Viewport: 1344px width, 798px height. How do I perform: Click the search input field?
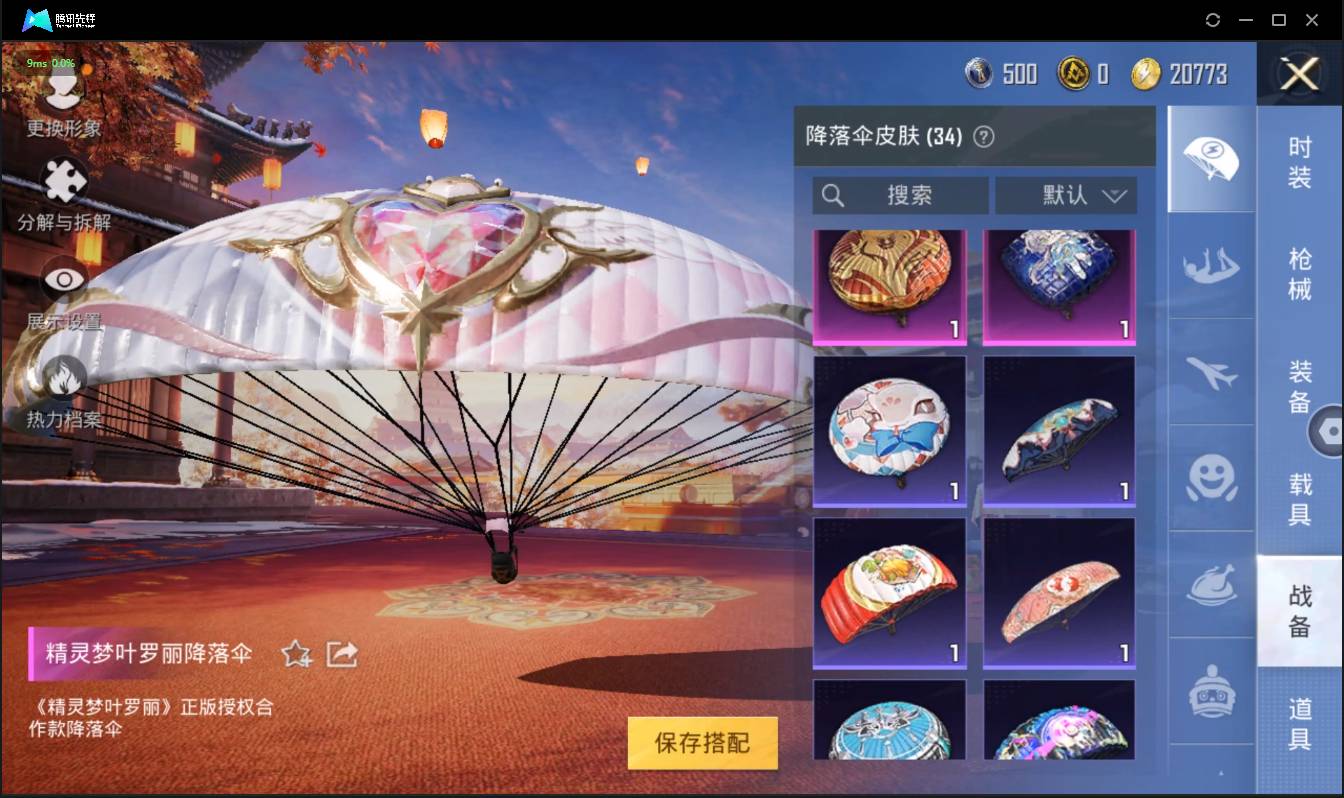point(898,195)
